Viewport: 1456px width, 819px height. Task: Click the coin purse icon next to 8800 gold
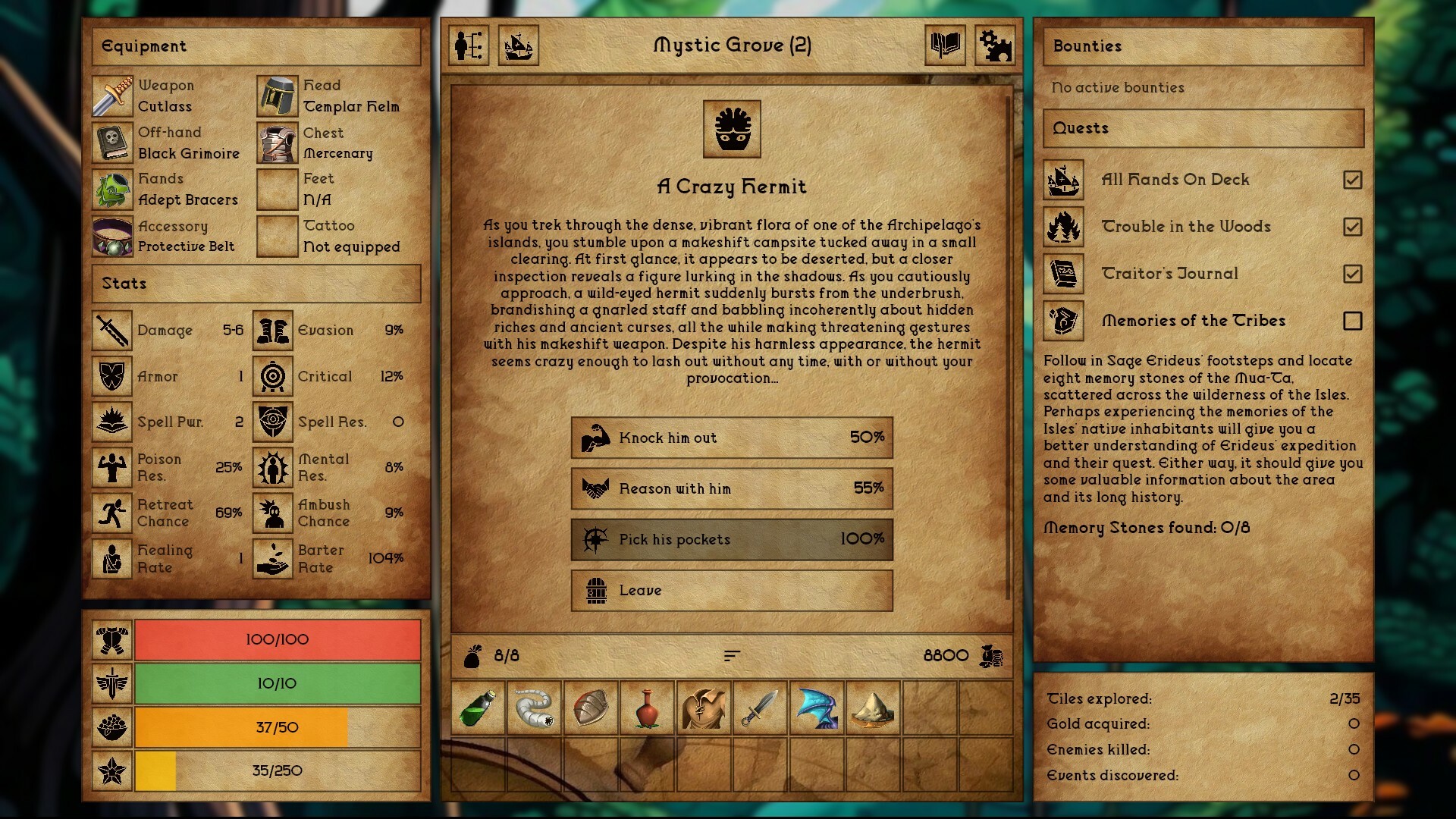click(x=994, y=655)
